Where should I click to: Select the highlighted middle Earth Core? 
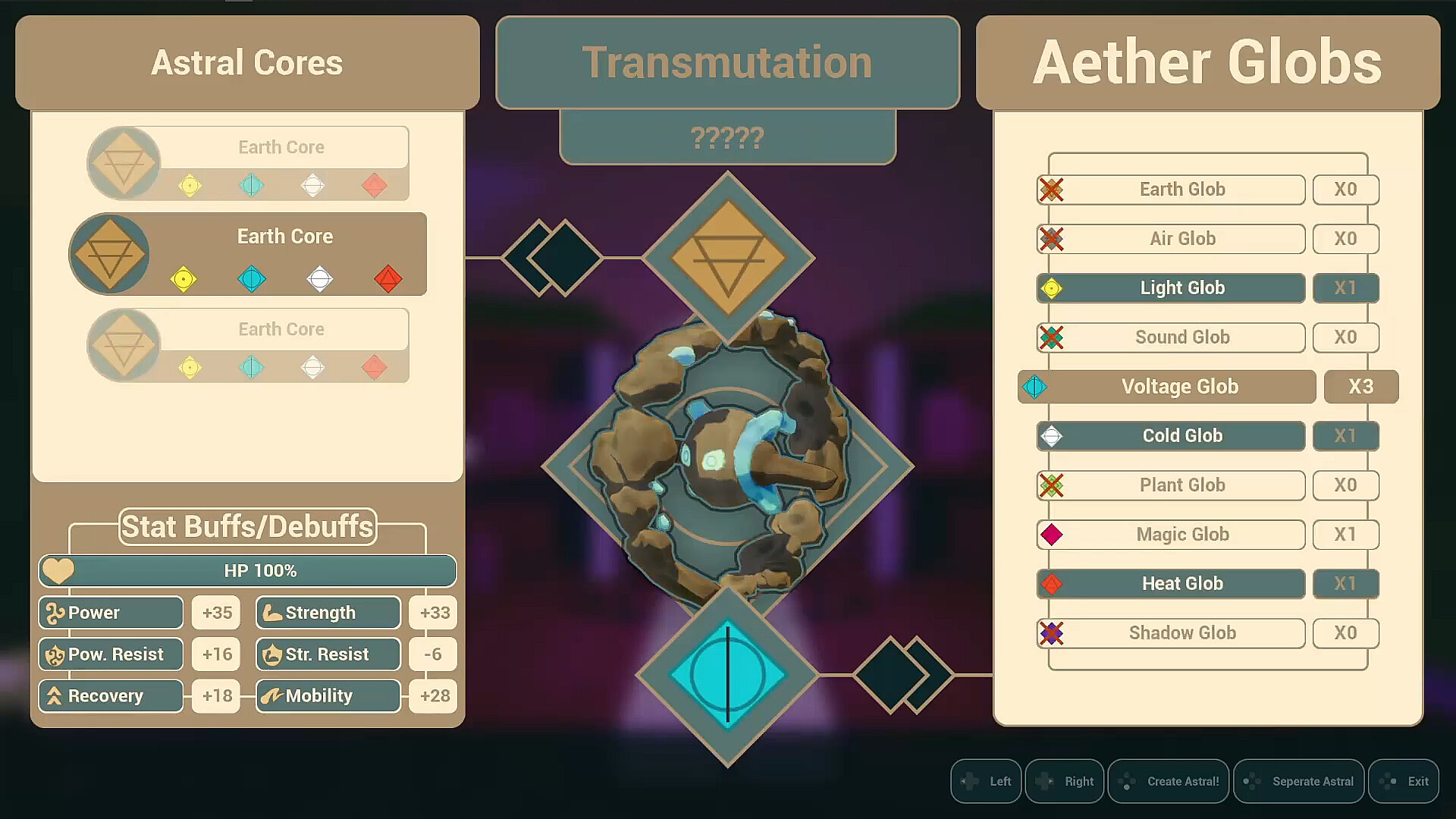(284, 254)
